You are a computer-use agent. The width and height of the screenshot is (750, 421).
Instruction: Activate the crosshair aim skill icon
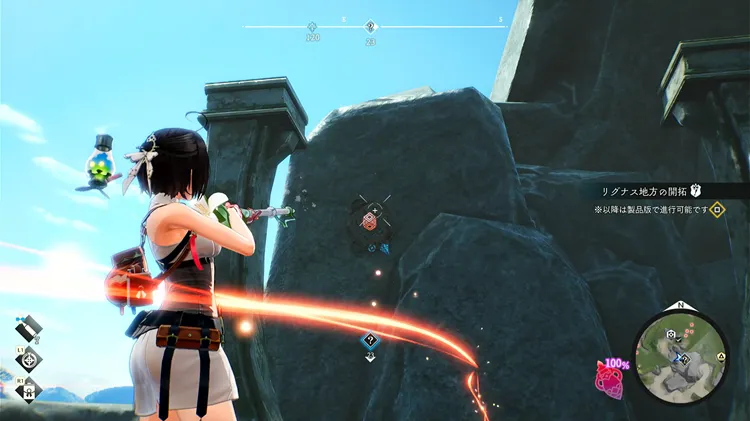pyautogui.click(x=29, y=360)
